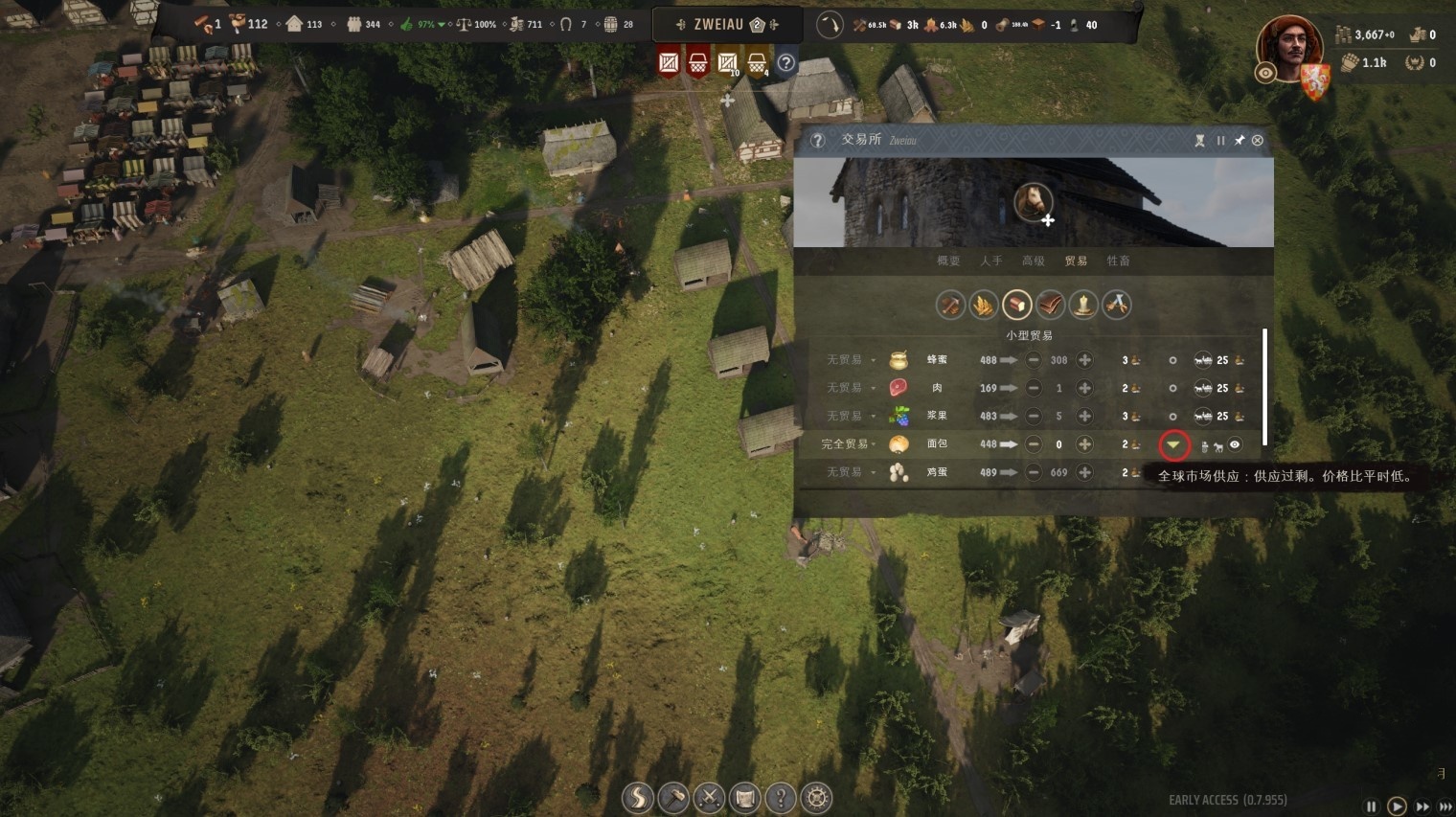Select the leather hides goods category
Viewport: 1456px width, 817px height.
coord(1050,305)
